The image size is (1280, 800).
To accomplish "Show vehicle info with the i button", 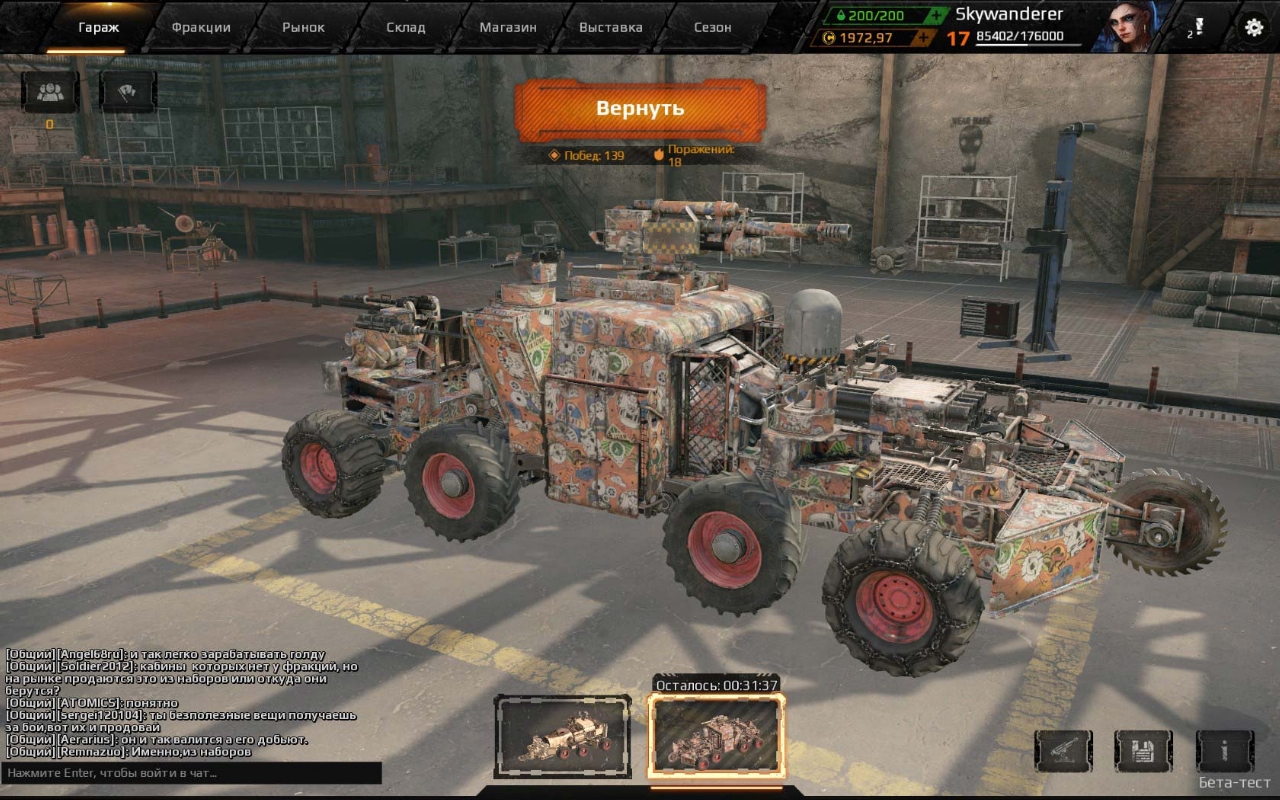I will (x=1225, y=750).
